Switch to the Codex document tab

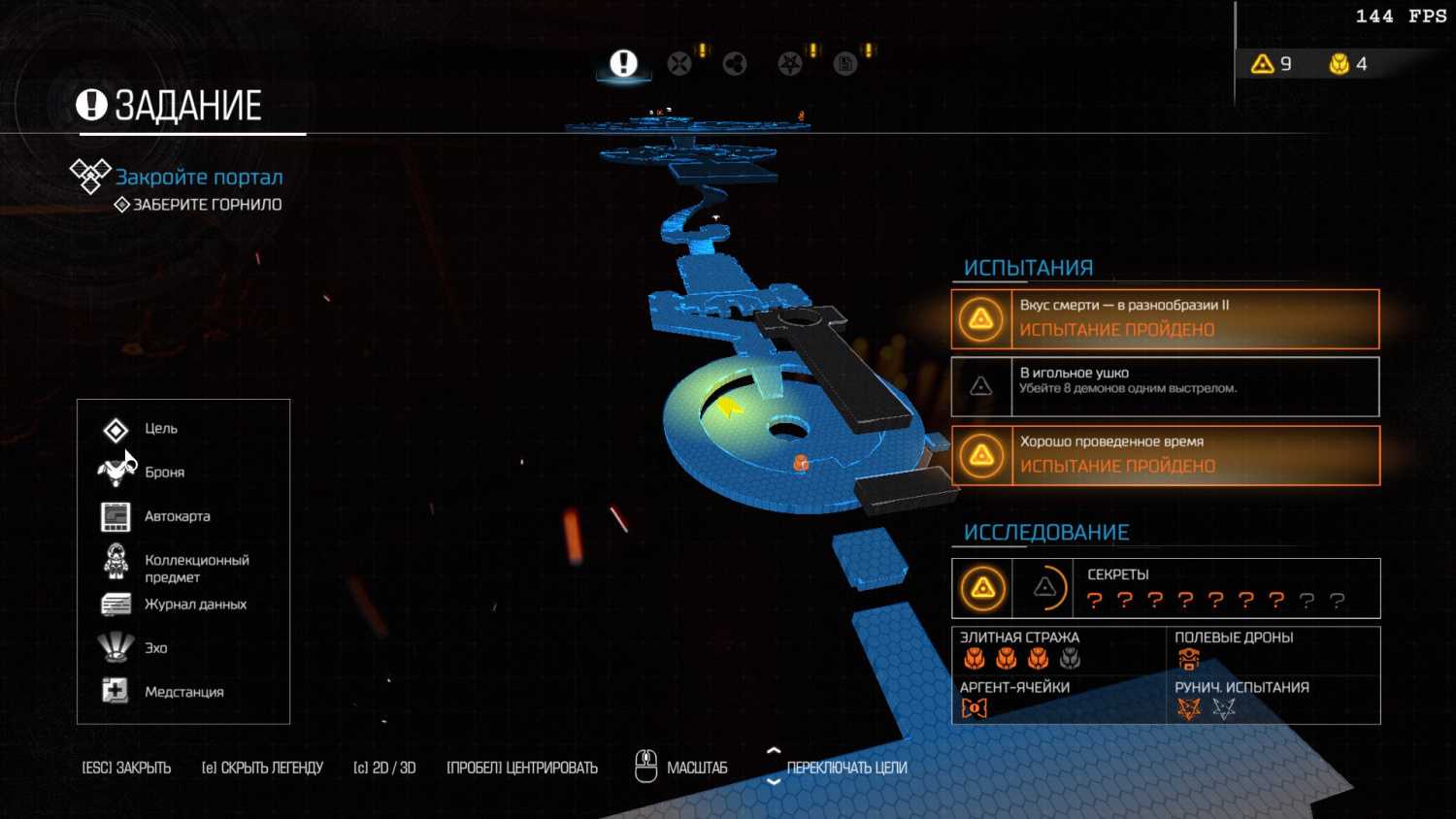845,64
